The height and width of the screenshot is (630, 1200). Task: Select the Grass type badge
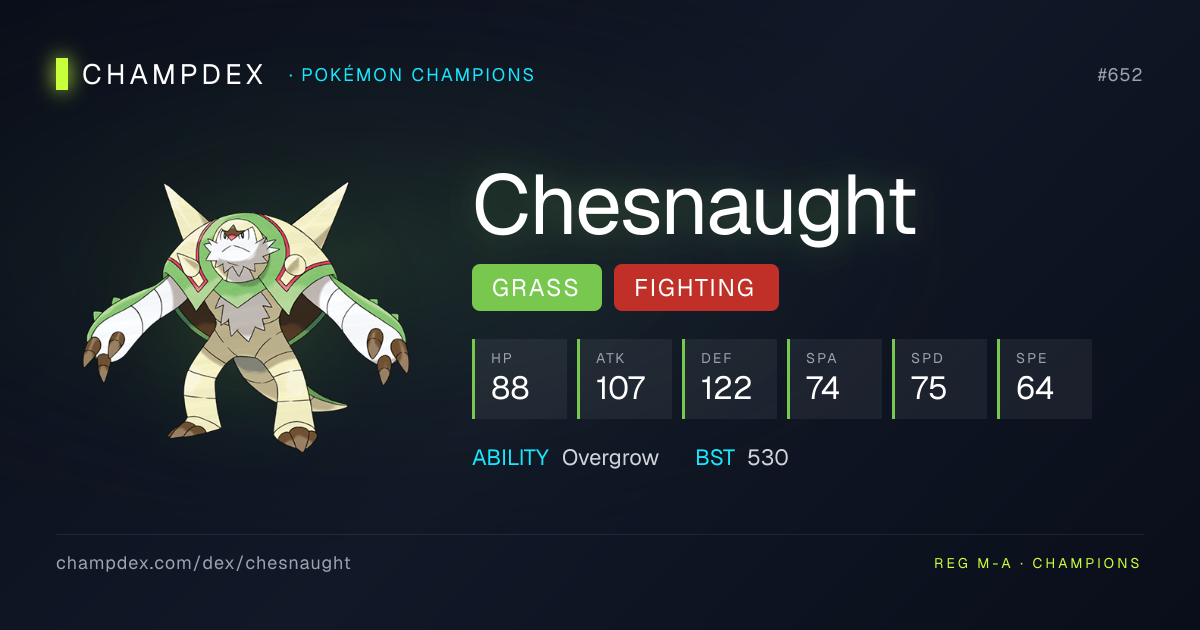(x=536, y=288)
